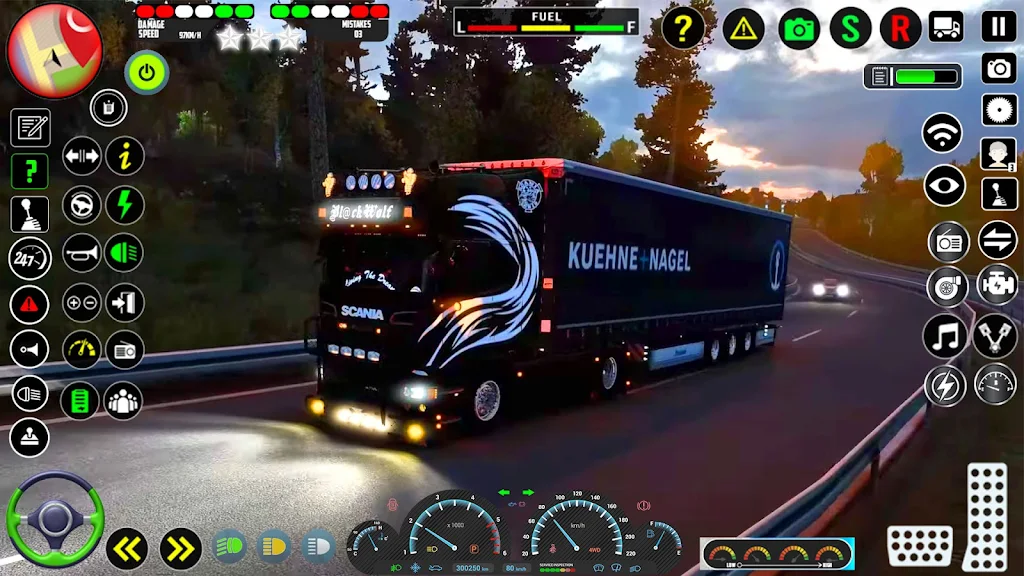The width and height of the screenshot is (1024, 576).
Task: Open the yellow info icon
Action: pyautogui.click(x=125, y=157)
